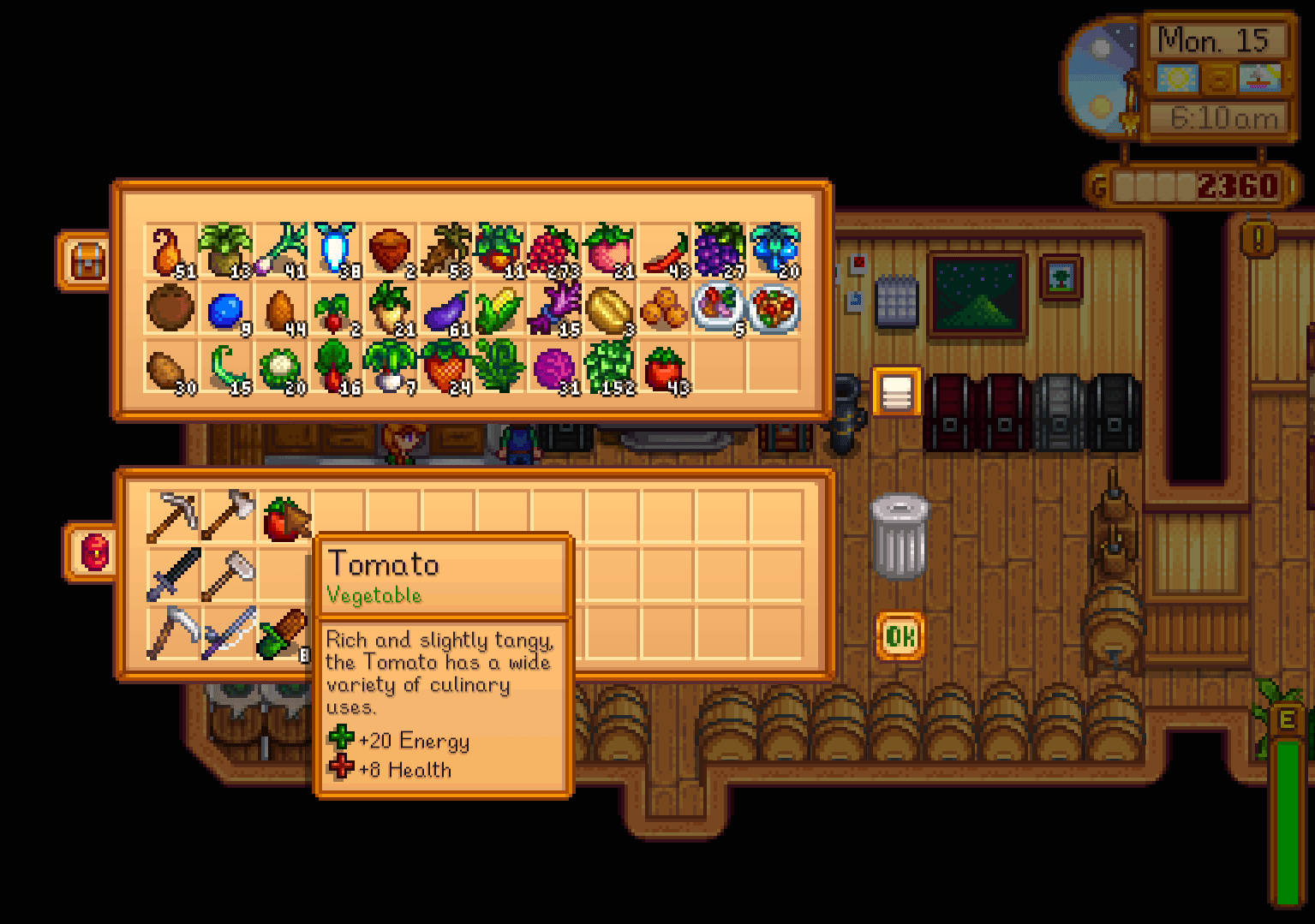Screen dimensions: 1315x924
Task: Take the Tomato stack from your inventory bar
Action: 285,514
